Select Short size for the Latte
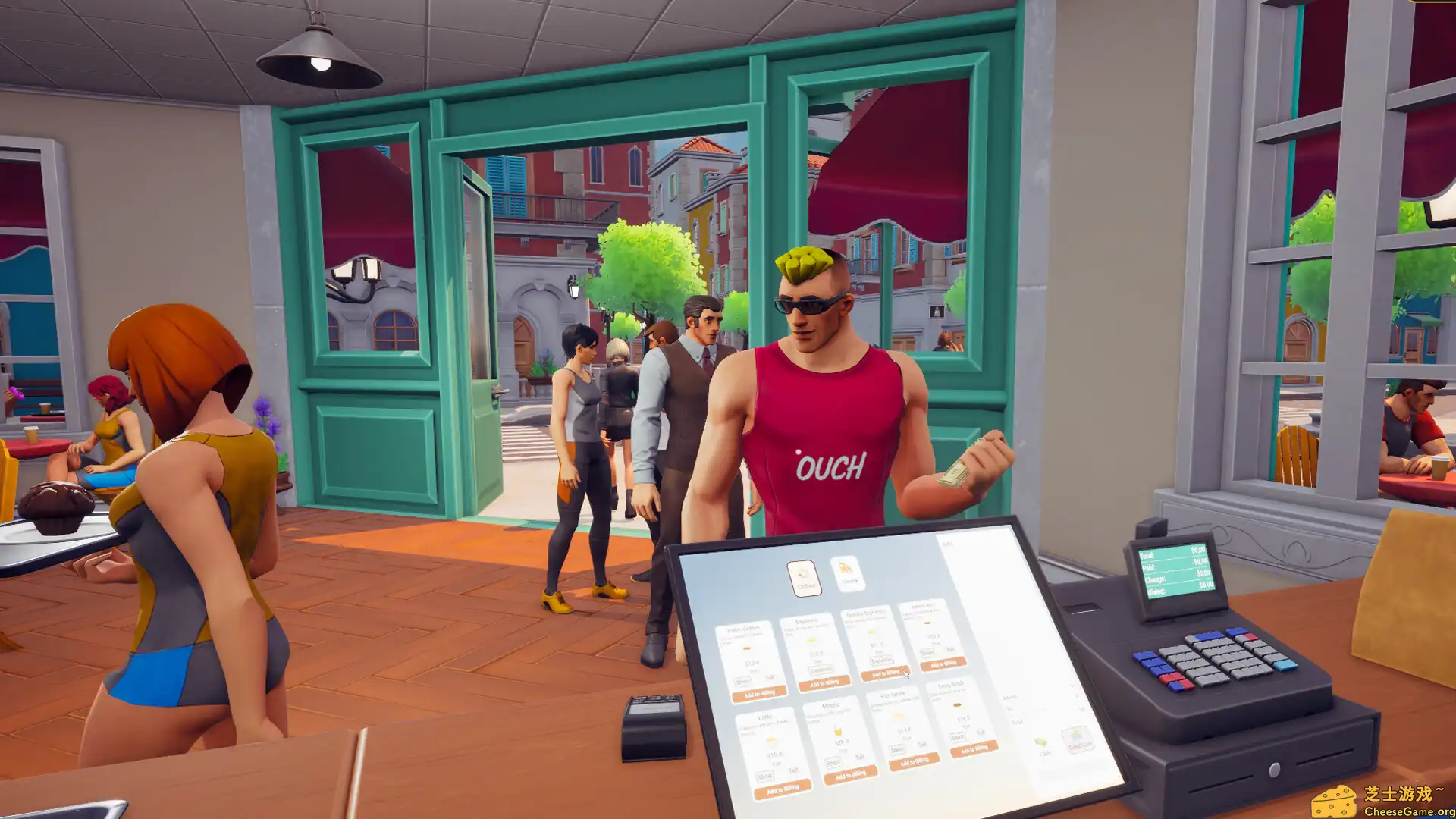This screenshot has height=819, width=1456. (x=765, y=776)
